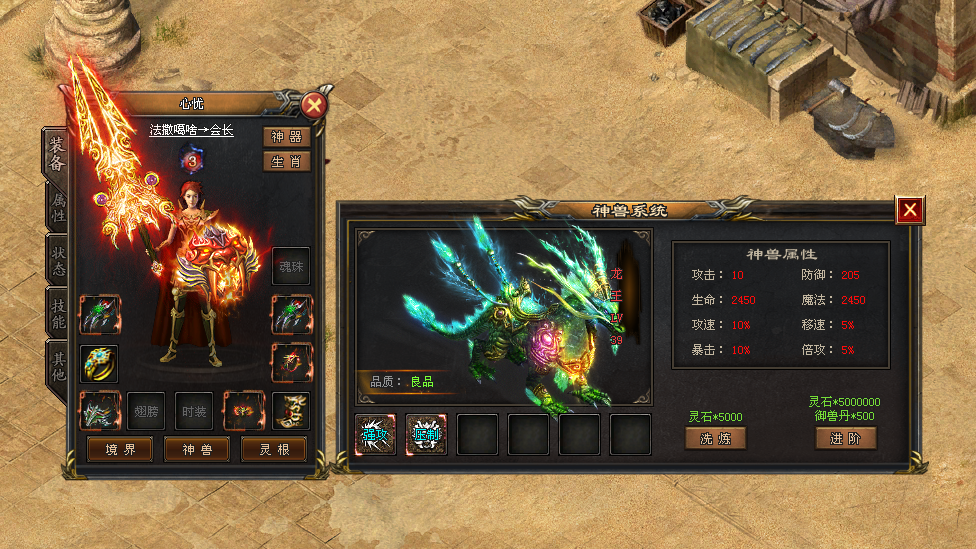Select the 强攻 beast skill icon

(x=375, y=434)
